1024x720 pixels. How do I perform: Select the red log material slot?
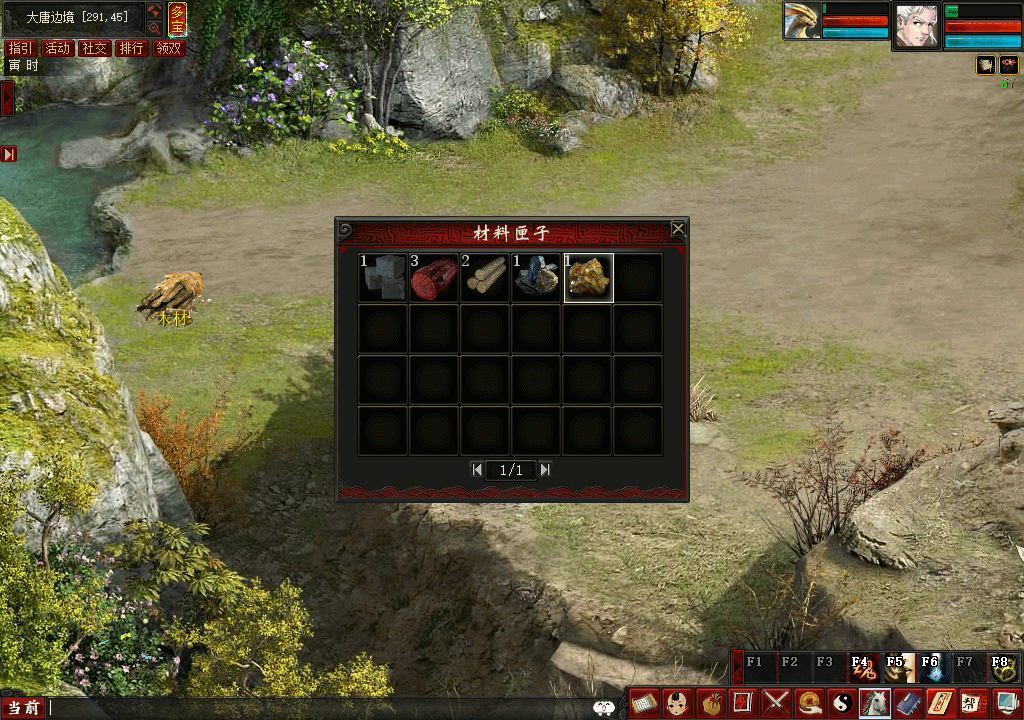tap(434, 278)
